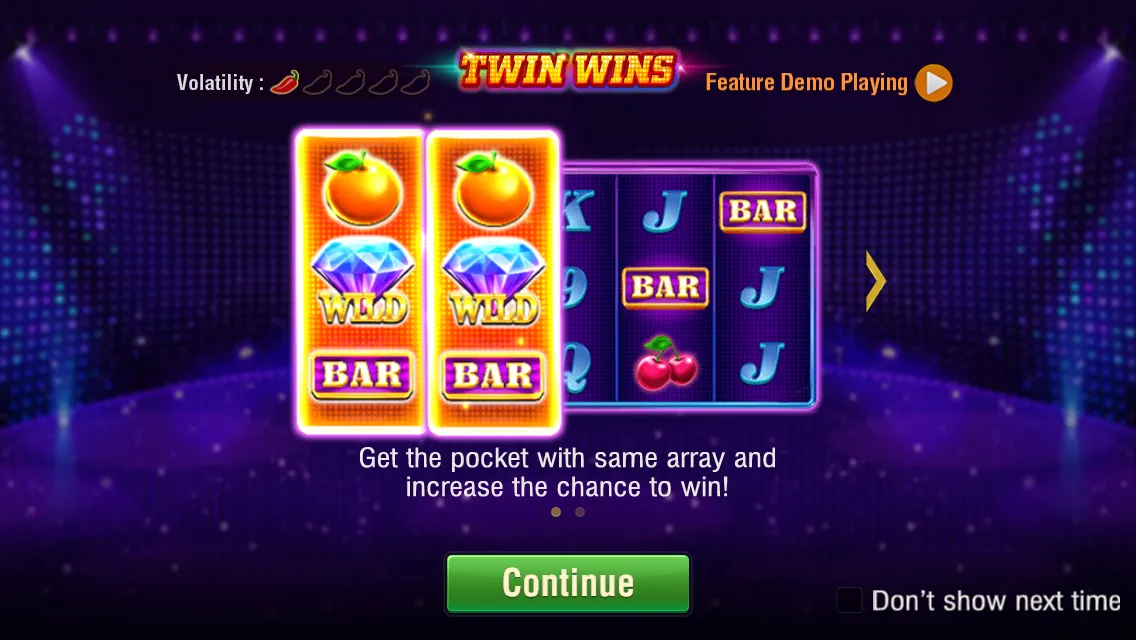Select the second page indicator dot
The image size is (1136, 640).
coord(580,512)
